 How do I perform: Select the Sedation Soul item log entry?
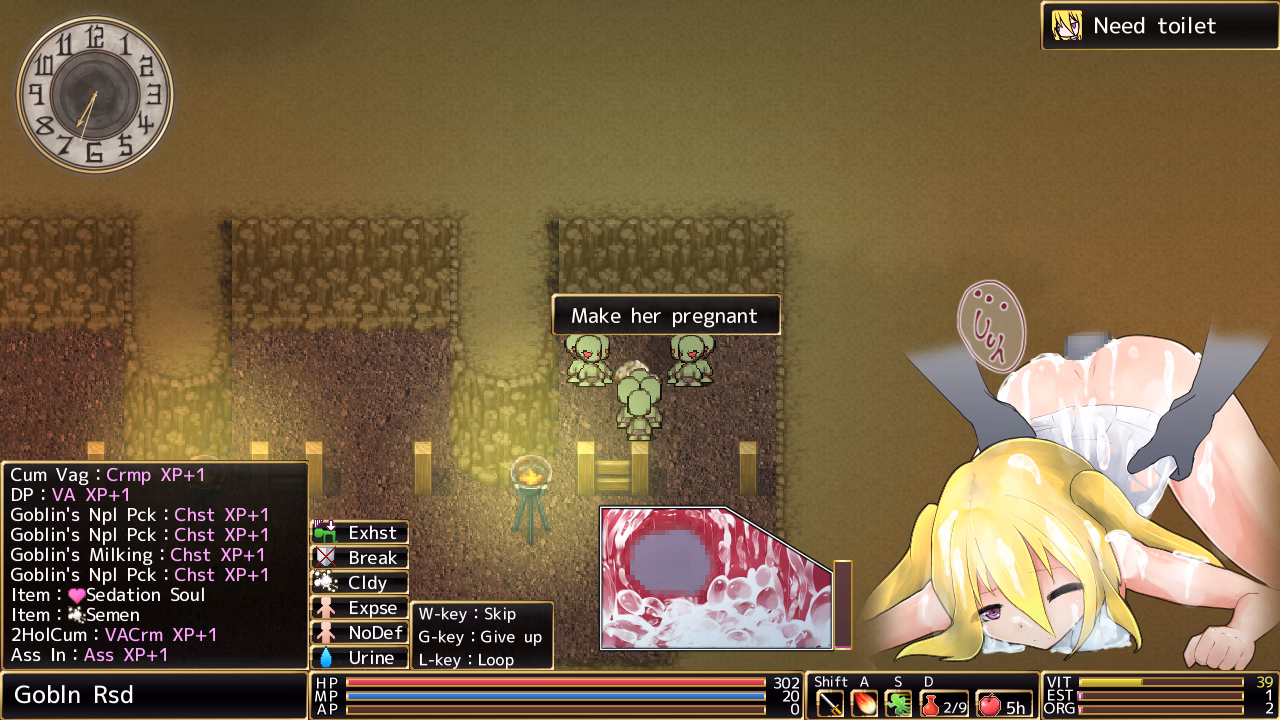[110, 595]
